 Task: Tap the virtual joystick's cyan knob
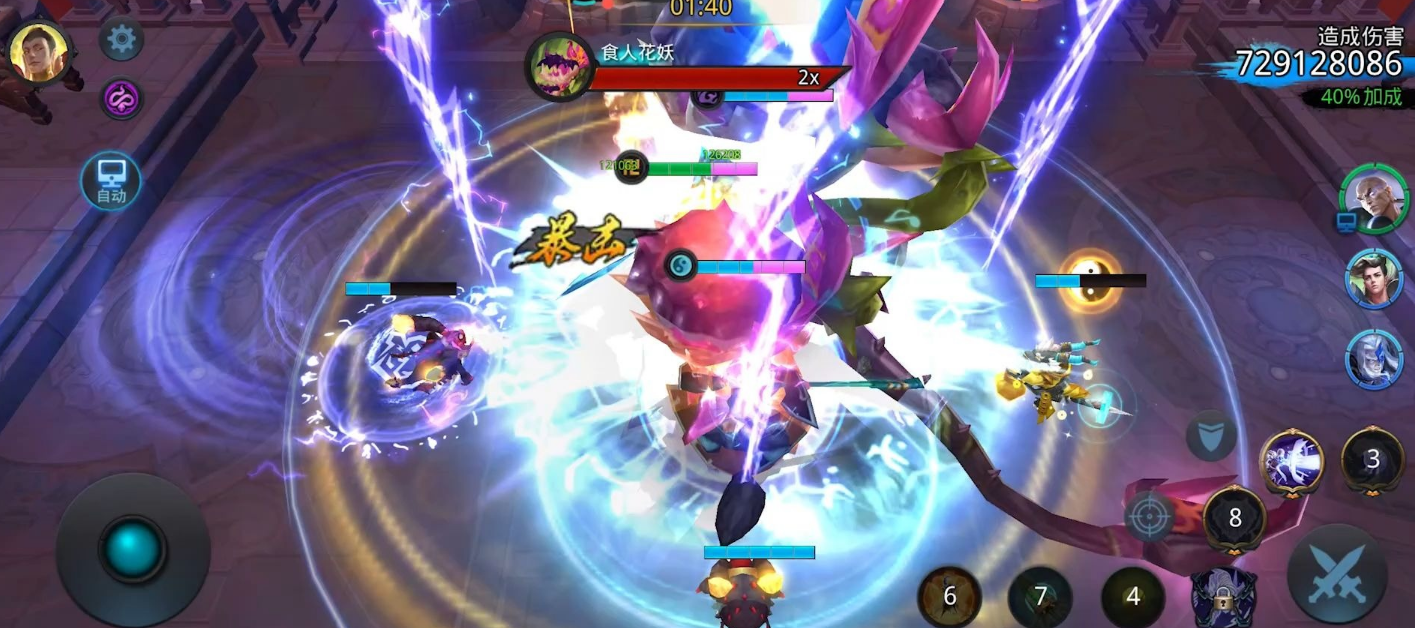click(132, 549)
